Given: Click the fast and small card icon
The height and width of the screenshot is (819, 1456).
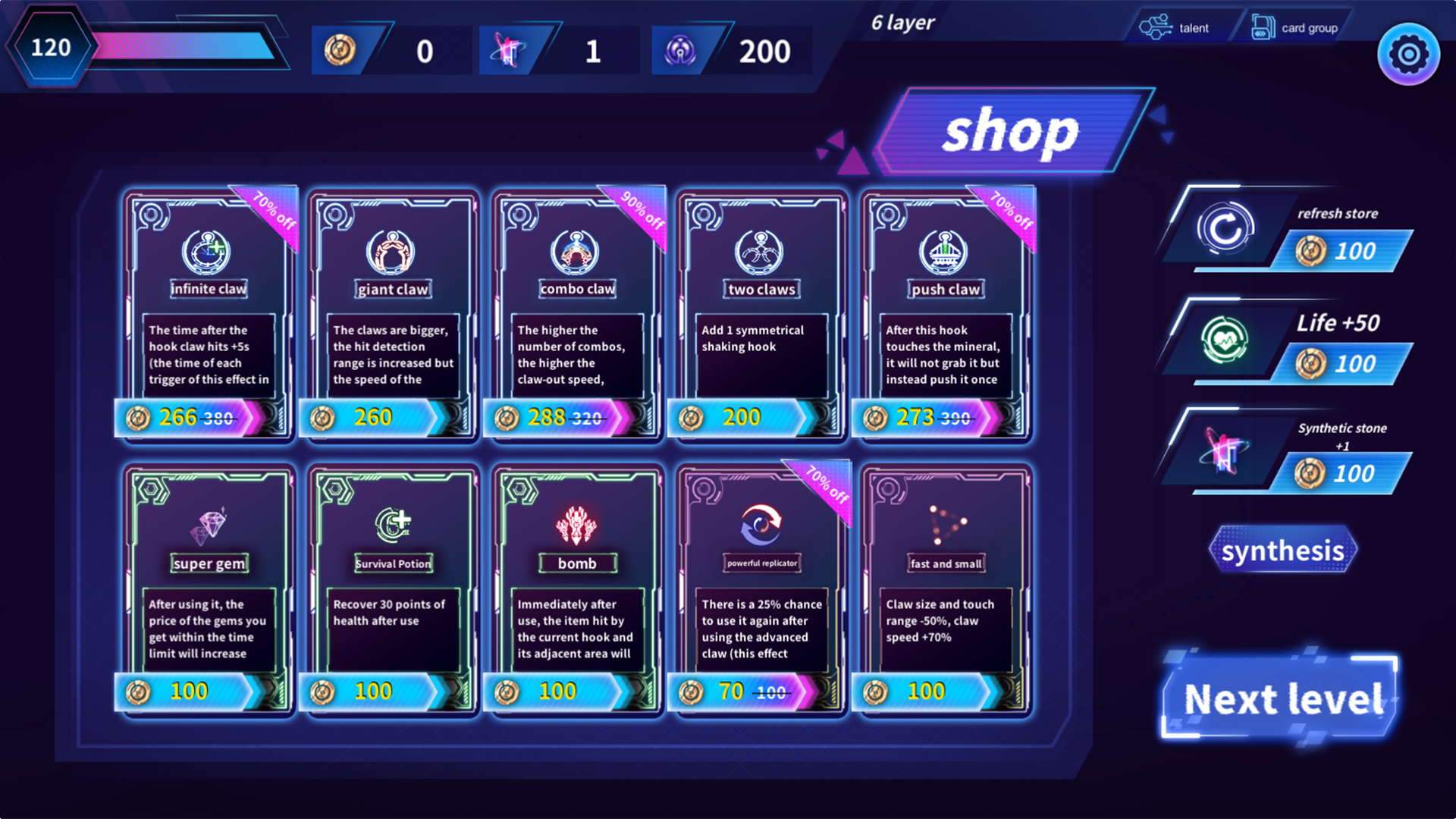Looking at the screenshot, I should click(946, 523).
